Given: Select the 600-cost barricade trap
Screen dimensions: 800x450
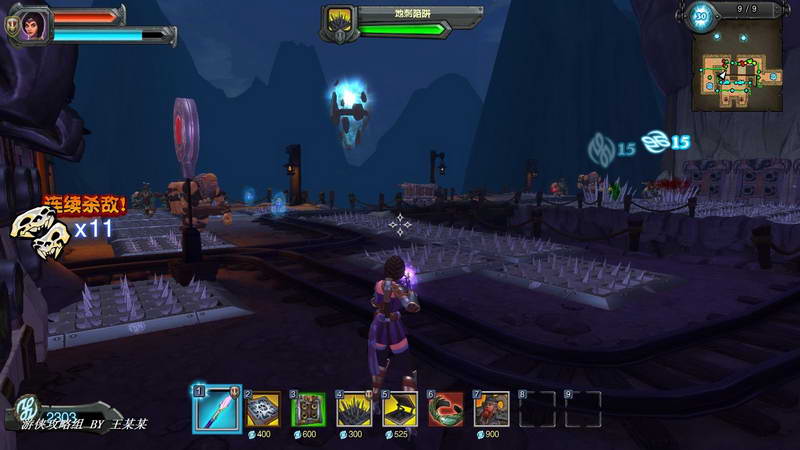Looking at the screenshot, I should [307, 408].
